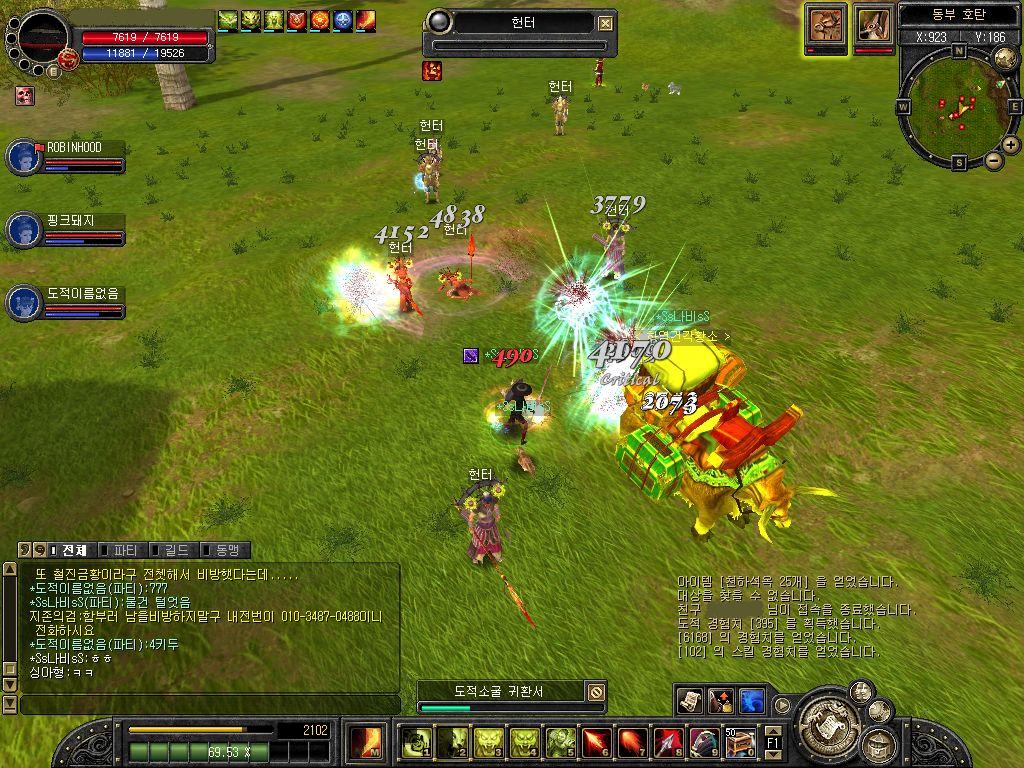Open the blue swirl icon above hotbar

click(x=752, y=700)
